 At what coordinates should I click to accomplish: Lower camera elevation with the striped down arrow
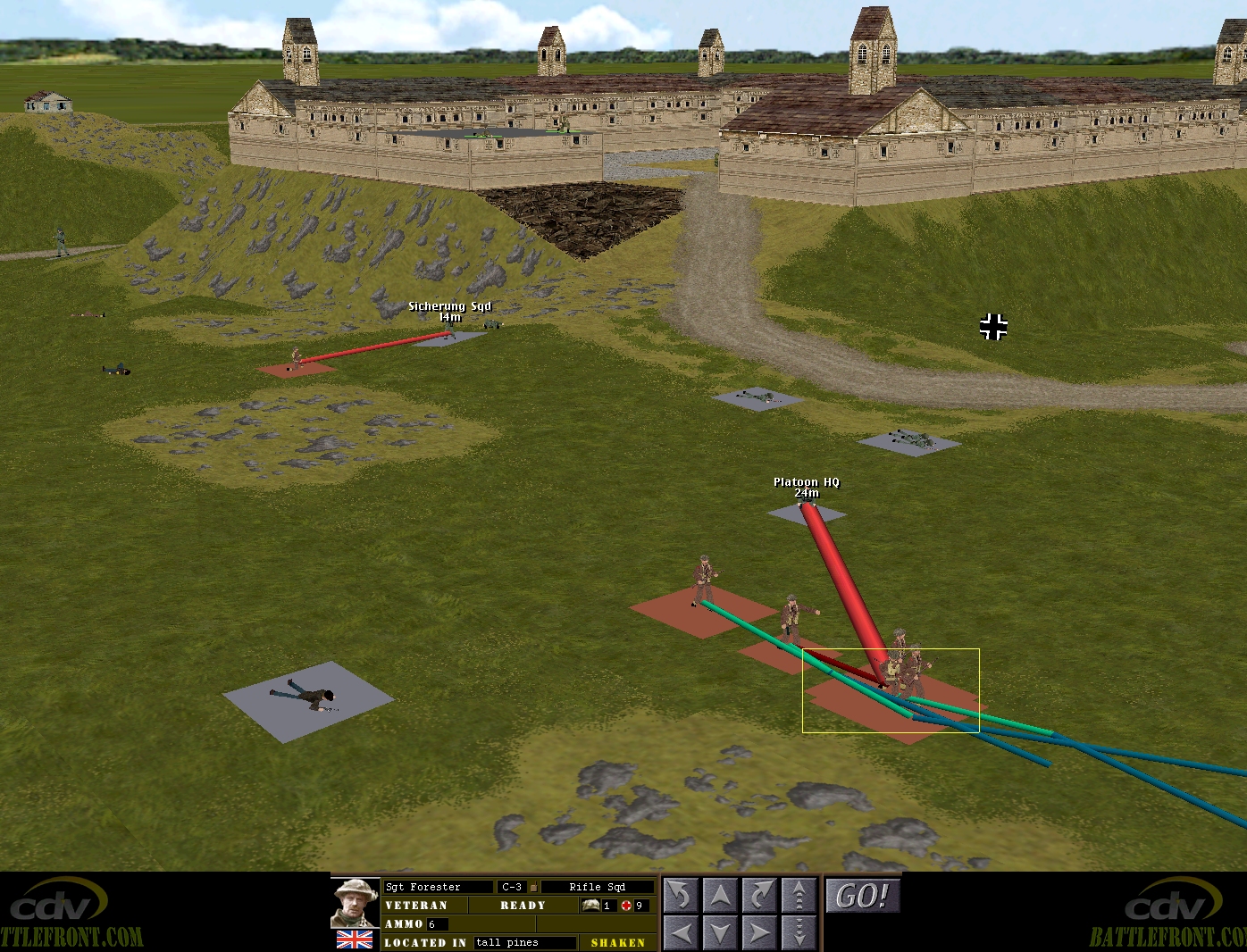tap(799, 933)
